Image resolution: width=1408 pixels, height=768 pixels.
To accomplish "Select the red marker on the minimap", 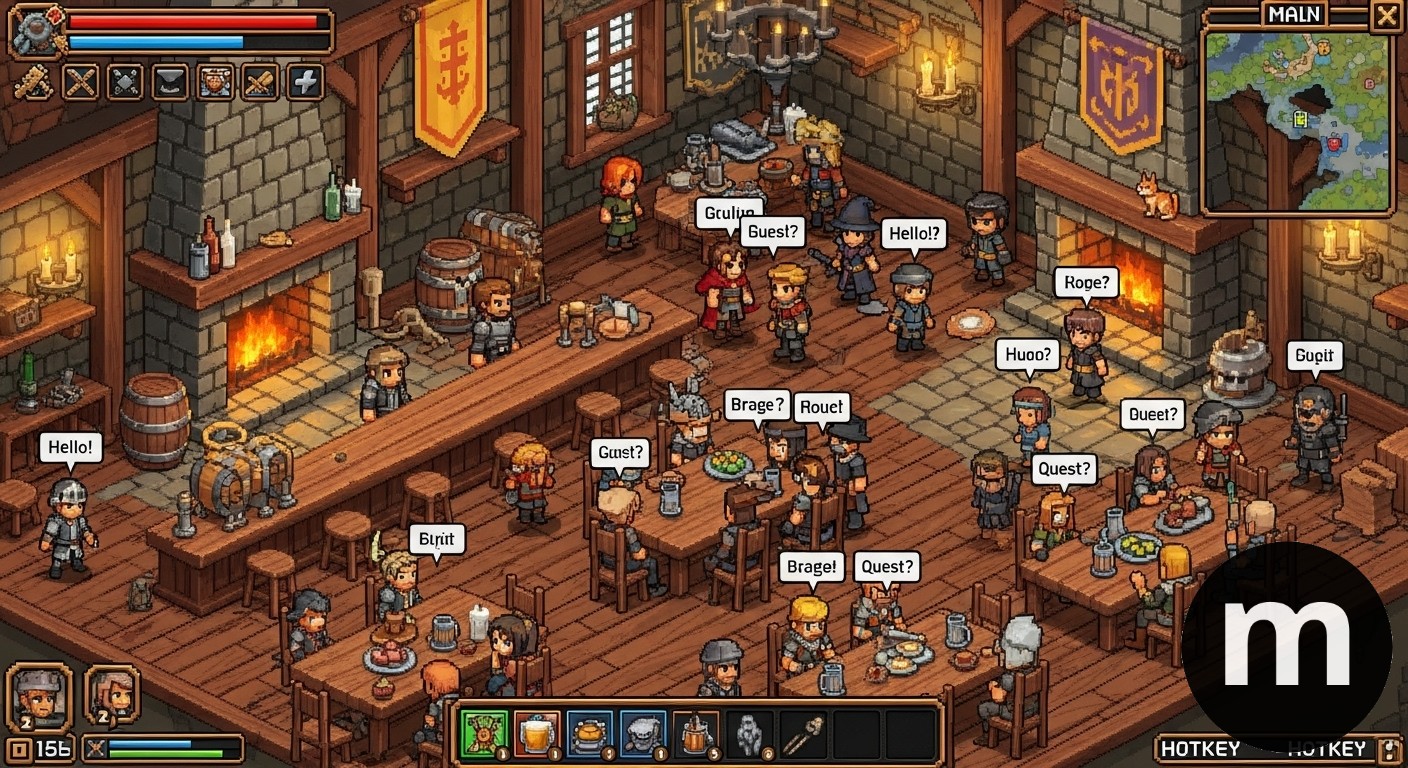I will [x=1334, y=144].
